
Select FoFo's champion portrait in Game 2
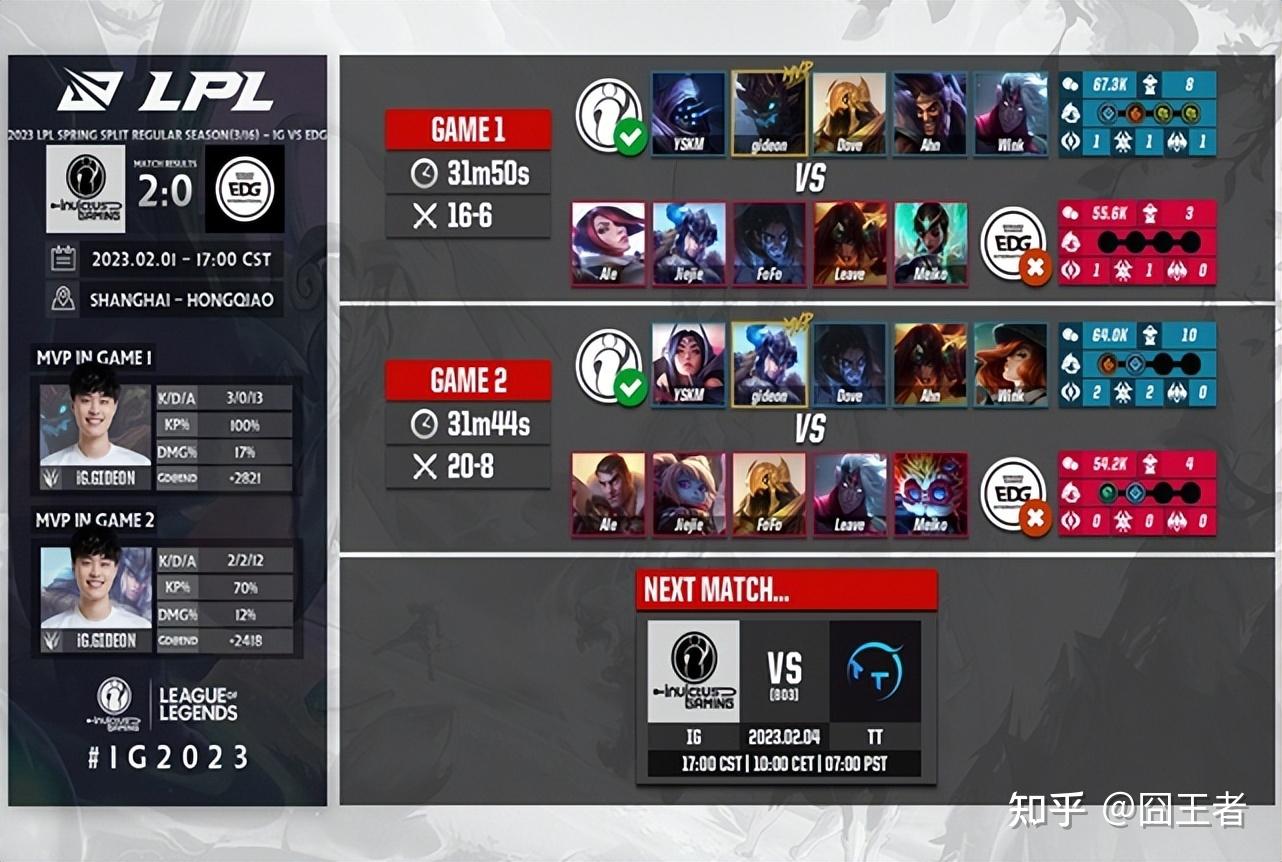[x=769, y=493]
